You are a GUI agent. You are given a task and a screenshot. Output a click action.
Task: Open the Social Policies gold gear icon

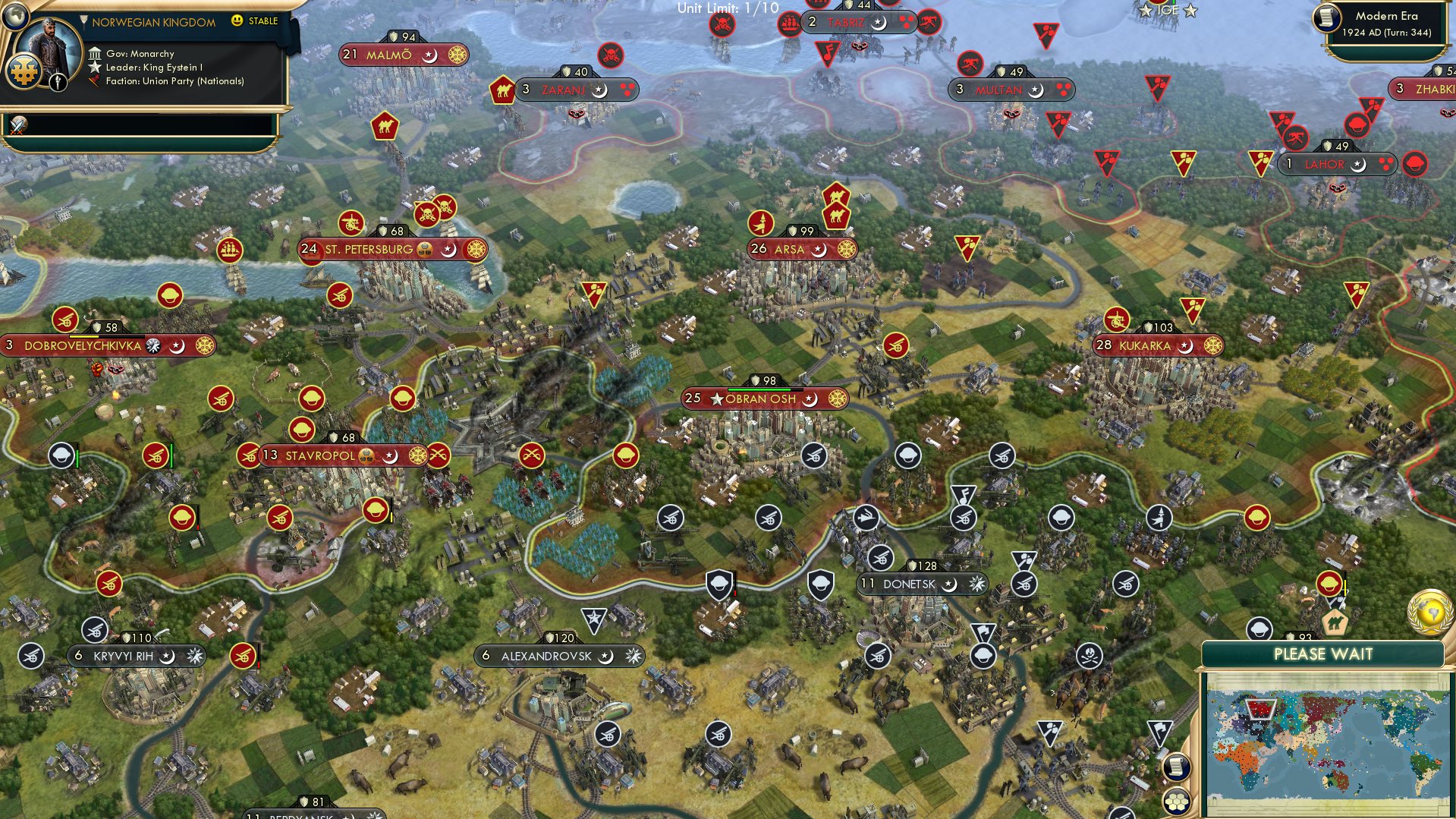(24, 72)
